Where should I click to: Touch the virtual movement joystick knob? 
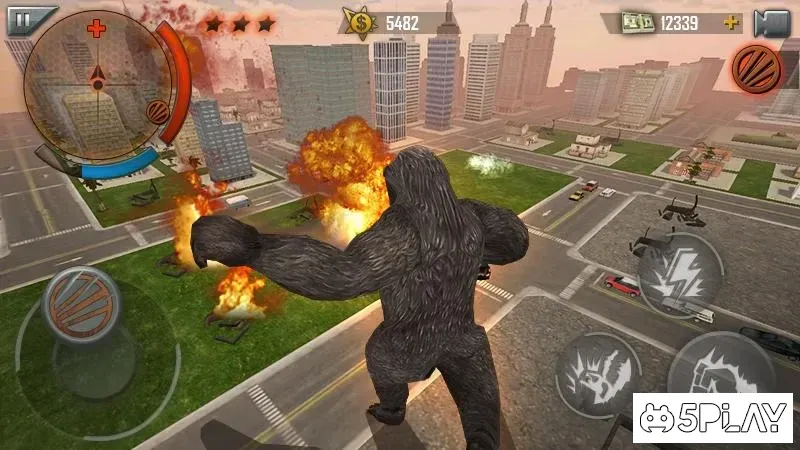coord(81,302)
